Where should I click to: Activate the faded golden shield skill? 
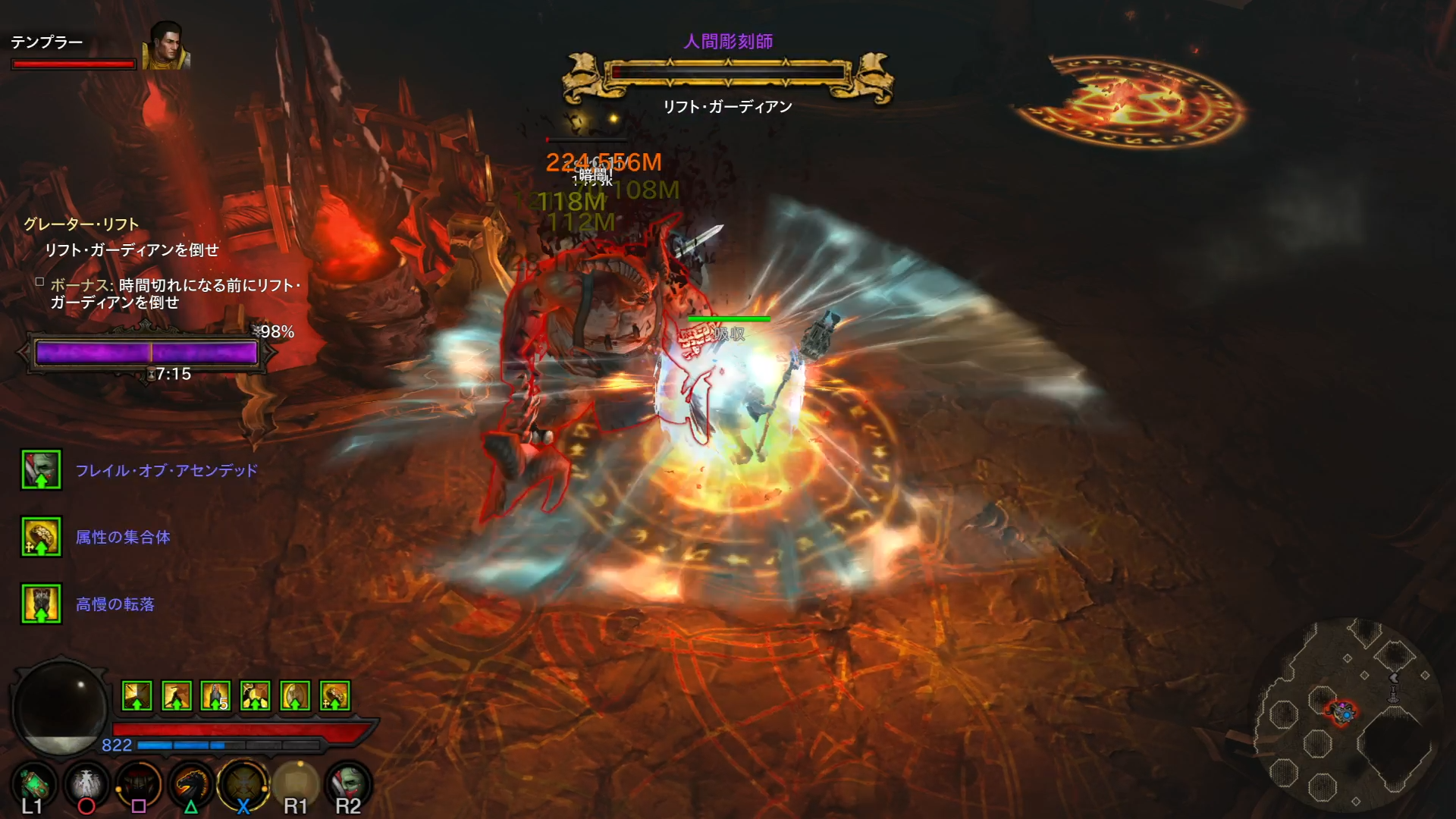point(296,785)
